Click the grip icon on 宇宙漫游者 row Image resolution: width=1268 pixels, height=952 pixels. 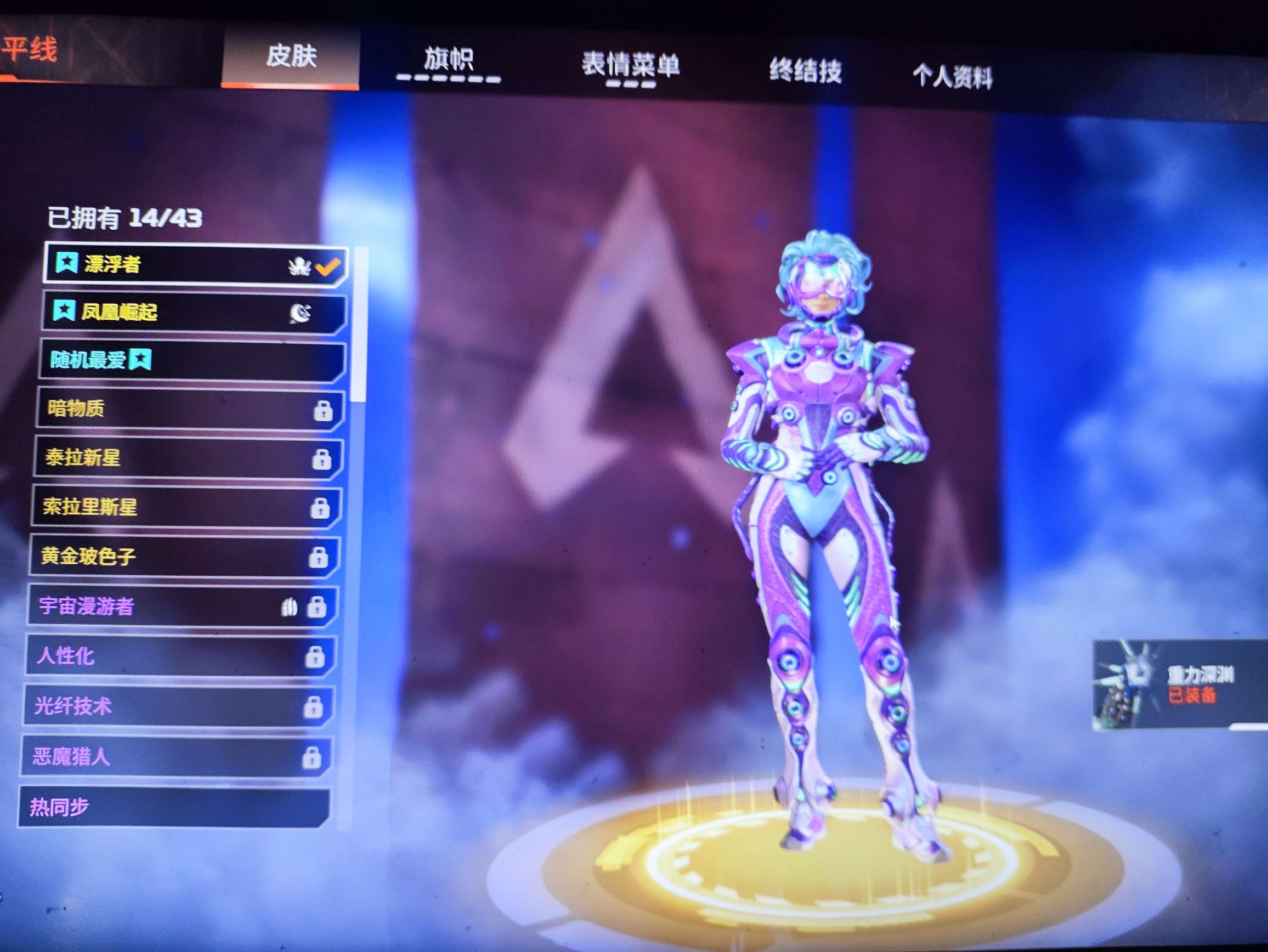[x=290, y=605]
